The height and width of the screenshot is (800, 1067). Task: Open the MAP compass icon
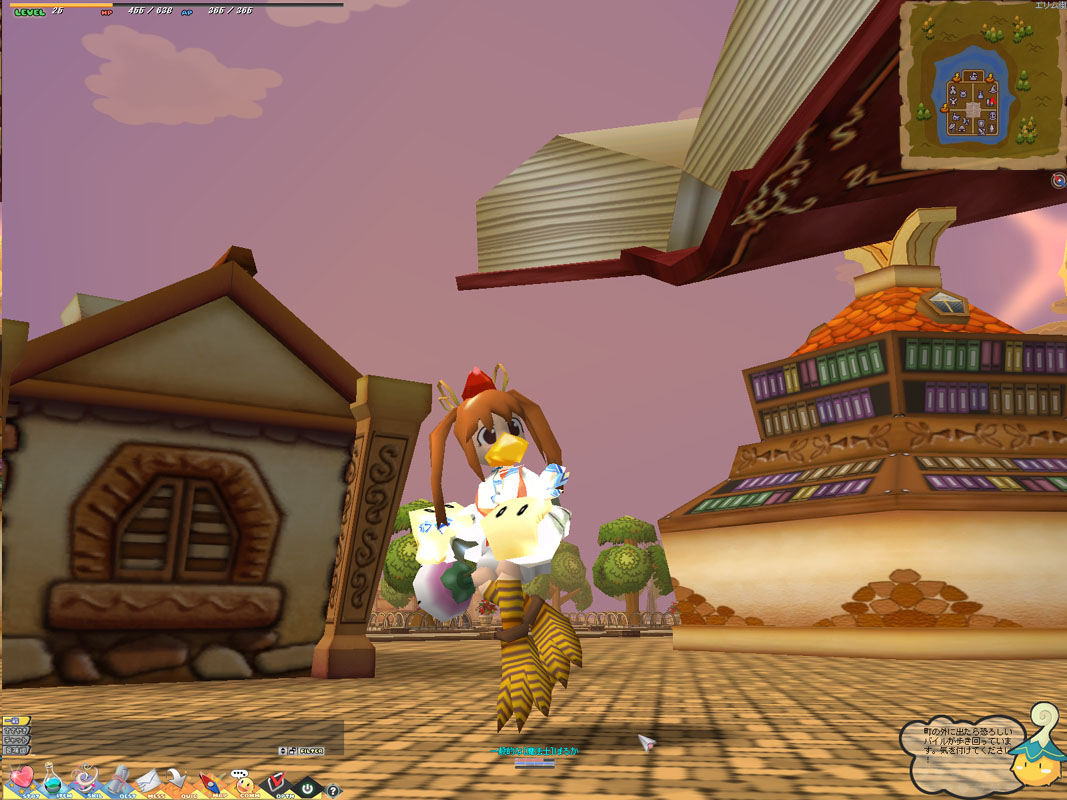pos(210,781)
